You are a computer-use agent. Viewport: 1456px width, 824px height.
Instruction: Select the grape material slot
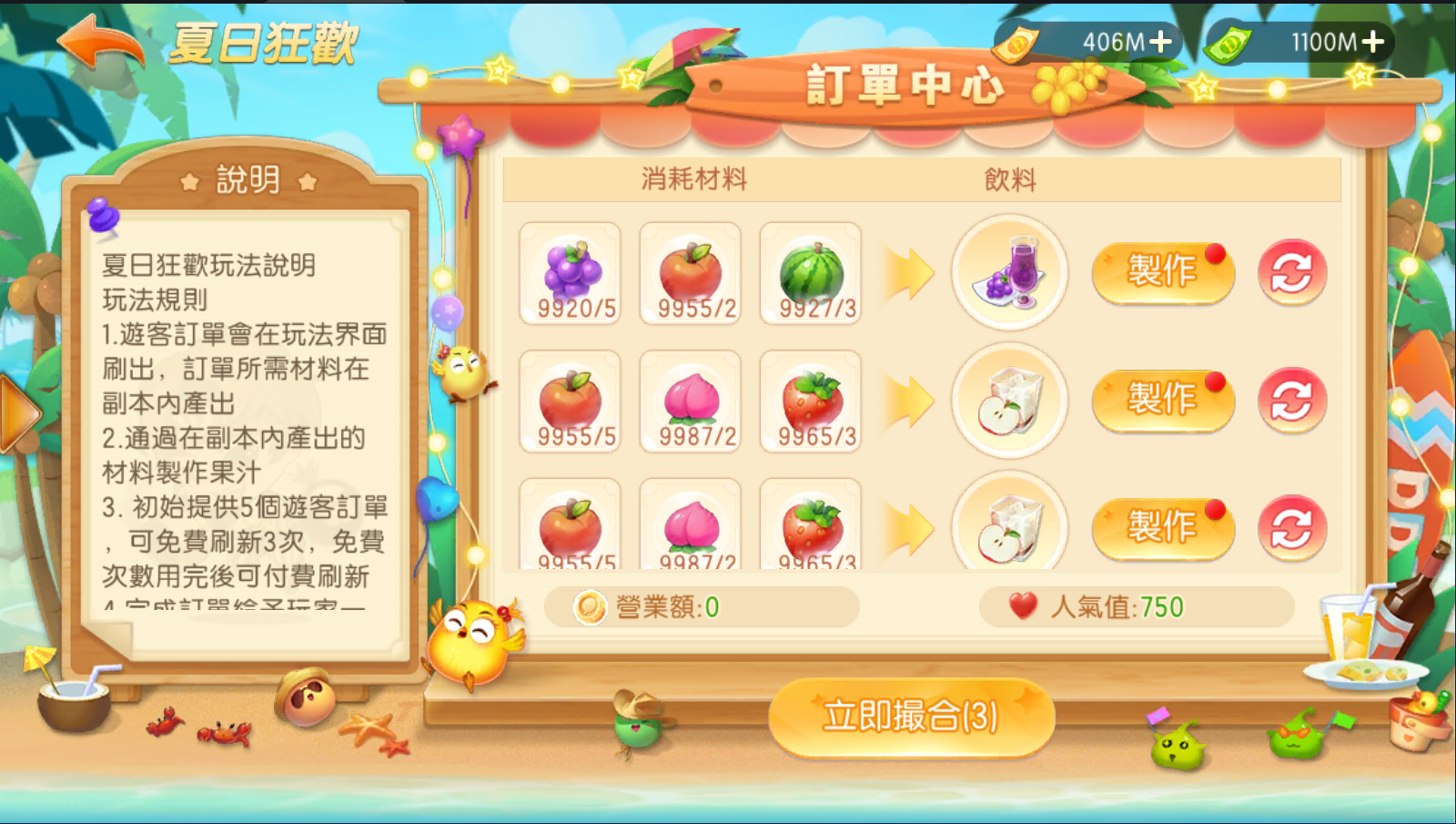pos(571,273)
